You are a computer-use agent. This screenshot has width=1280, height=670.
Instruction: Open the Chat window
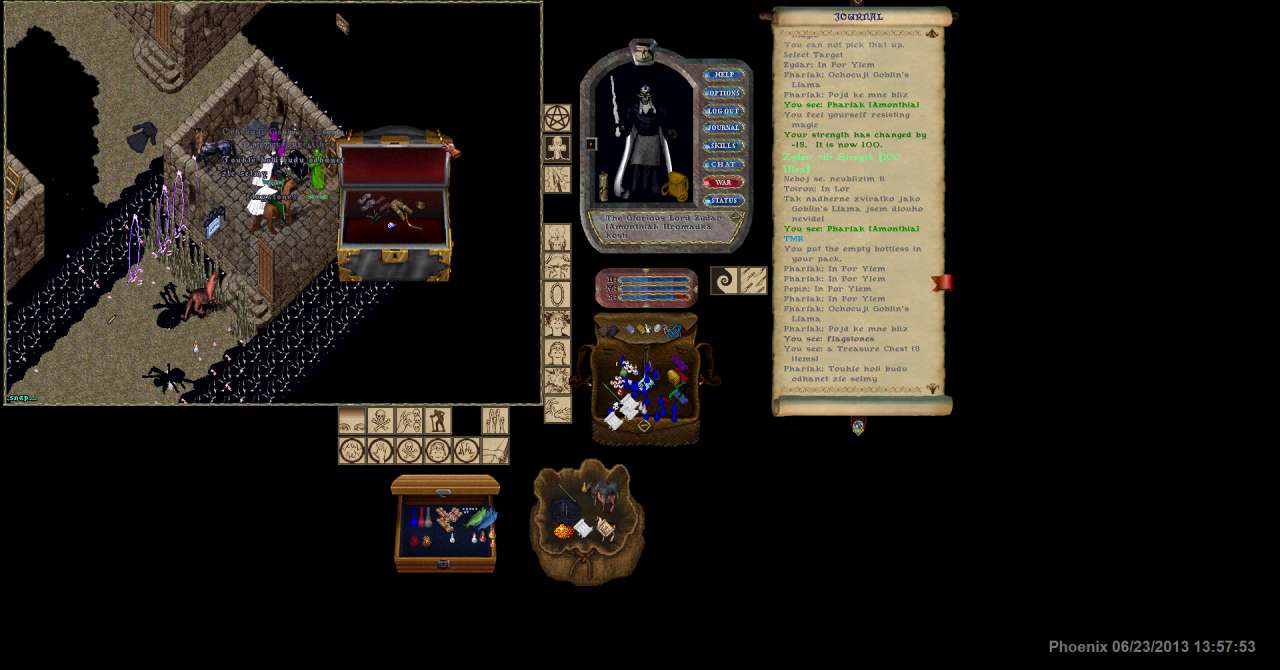point(723,164)
